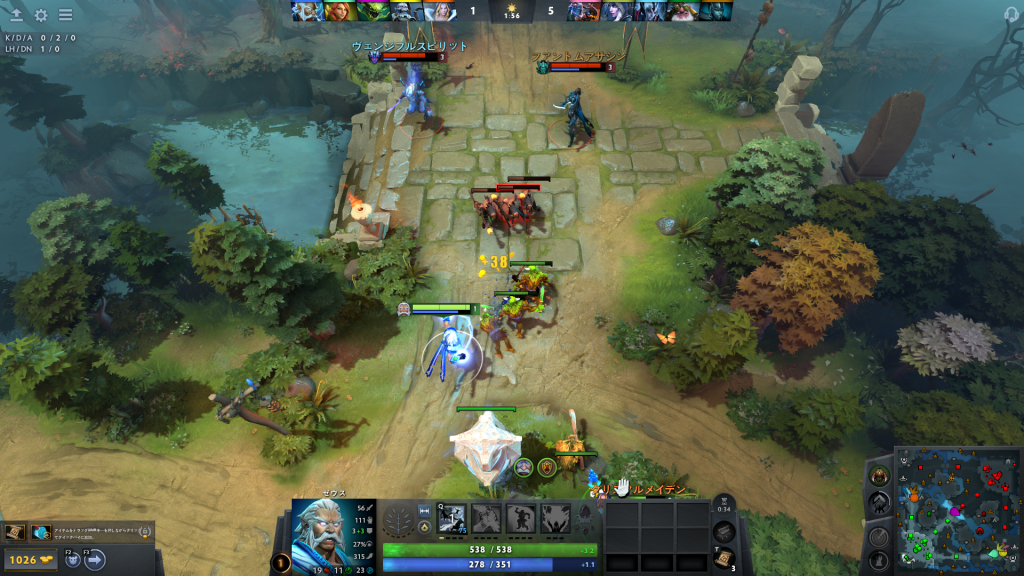
Task: Click the courier deliver arrow button
Action: point(96,560)
